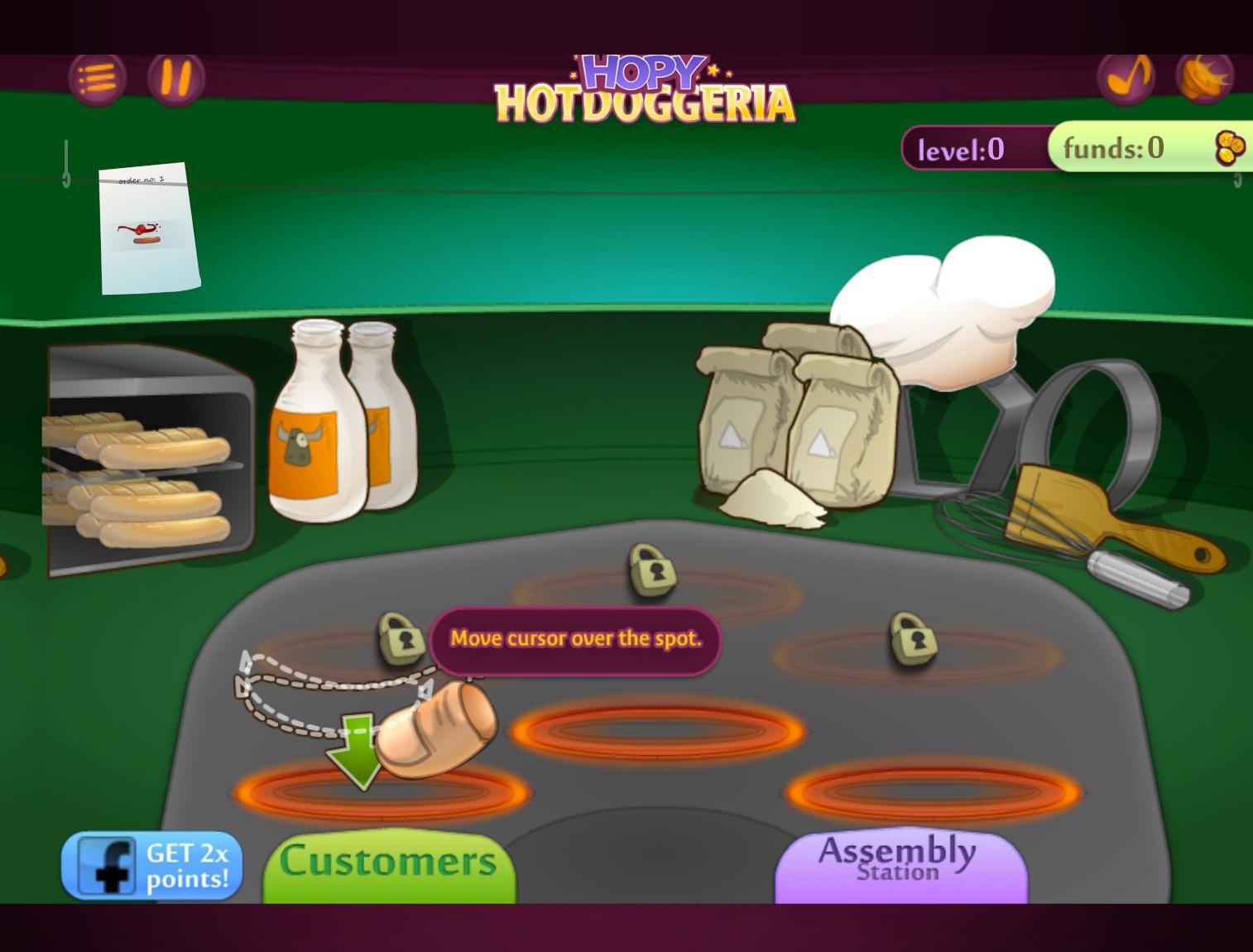
Task: Mute the background music note icon
Action: click(1127, 77)
